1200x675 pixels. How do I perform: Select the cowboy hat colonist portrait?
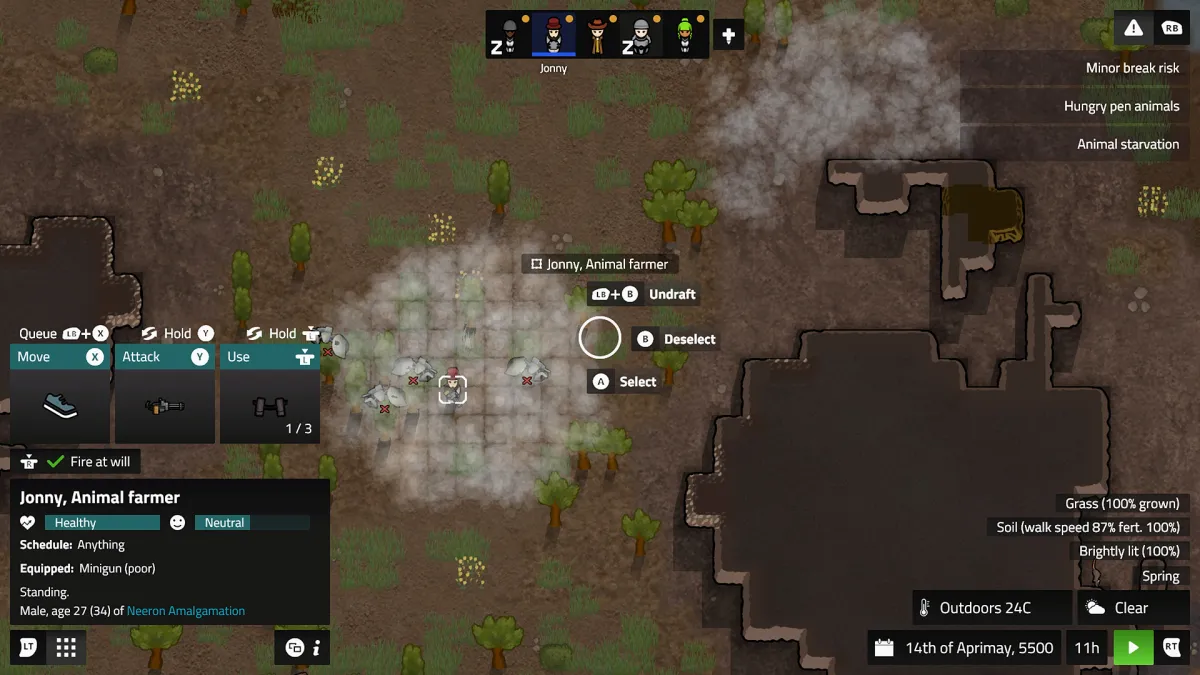[597, 35]
